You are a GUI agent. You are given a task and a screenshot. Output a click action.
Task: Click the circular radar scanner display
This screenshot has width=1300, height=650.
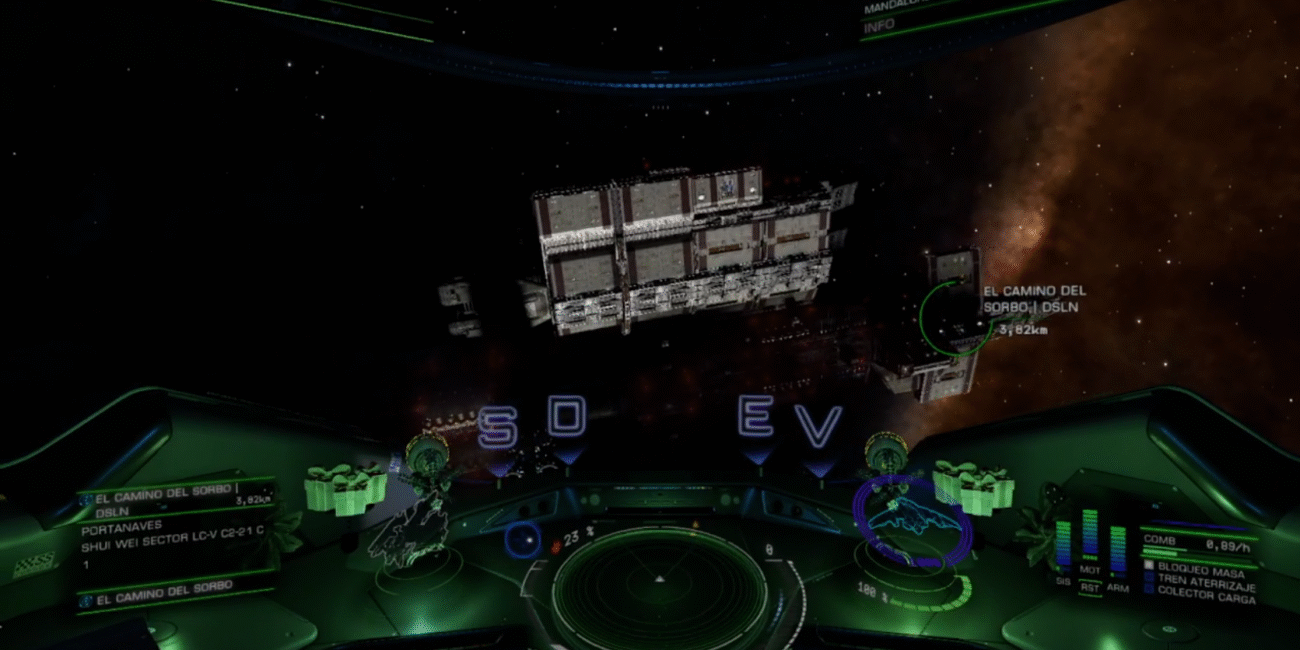click(658, 592)
